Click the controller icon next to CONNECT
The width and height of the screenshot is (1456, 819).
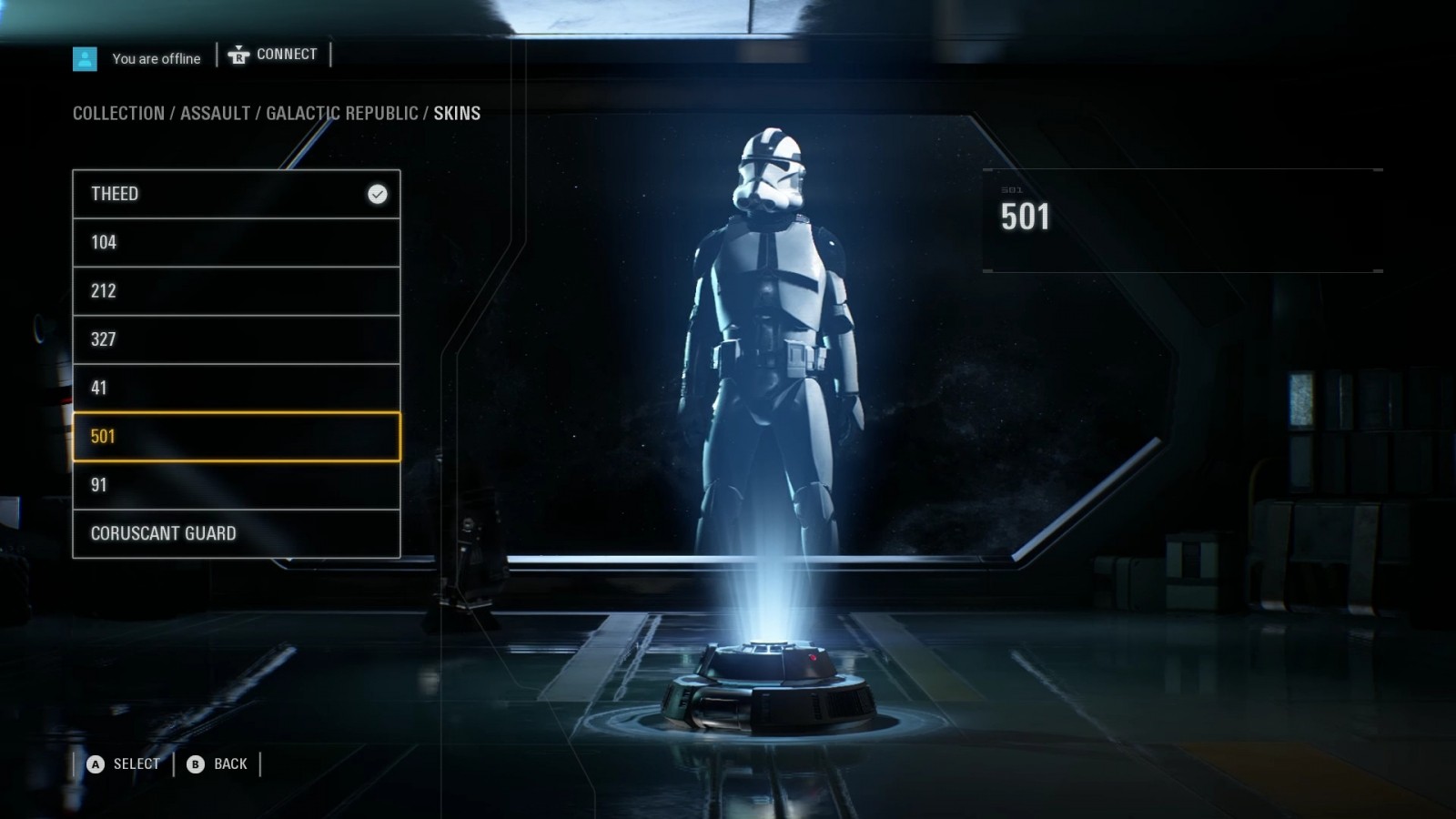(237, 54)
